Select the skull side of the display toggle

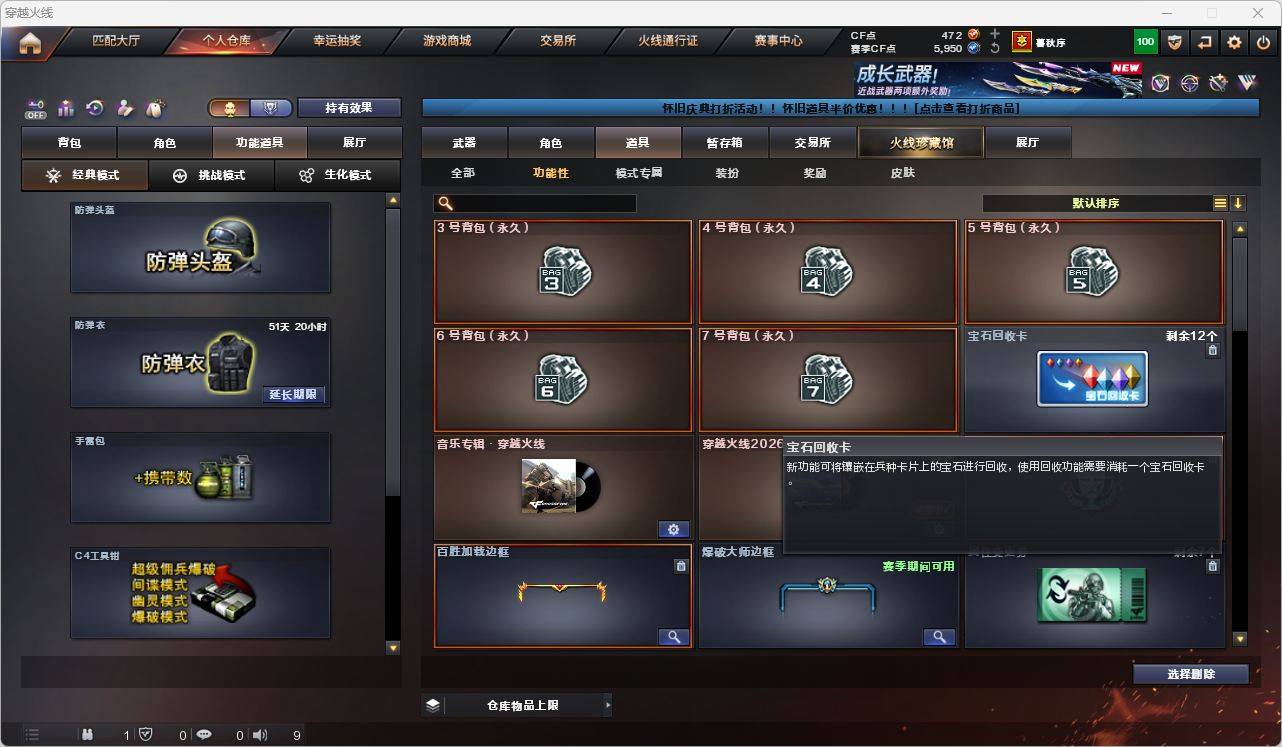click(x=227, y=107)
